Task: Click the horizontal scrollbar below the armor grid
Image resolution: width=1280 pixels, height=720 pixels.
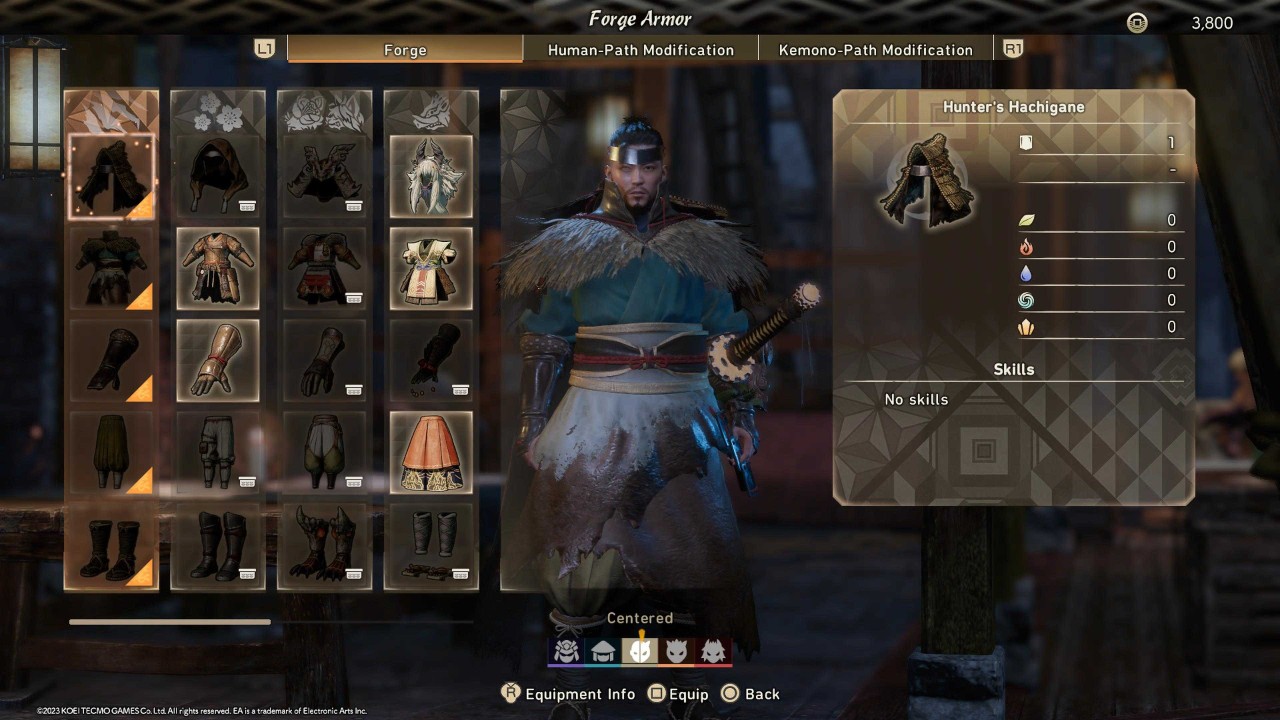Action: pyautogui.click(x=169, y=621)
